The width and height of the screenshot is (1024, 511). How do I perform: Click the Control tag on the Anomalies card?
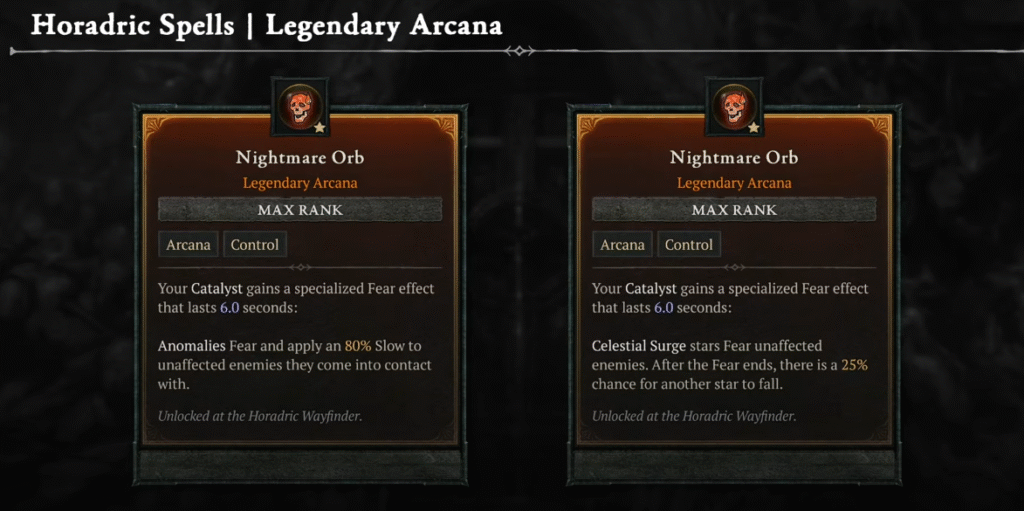click(x=255, y=245)
